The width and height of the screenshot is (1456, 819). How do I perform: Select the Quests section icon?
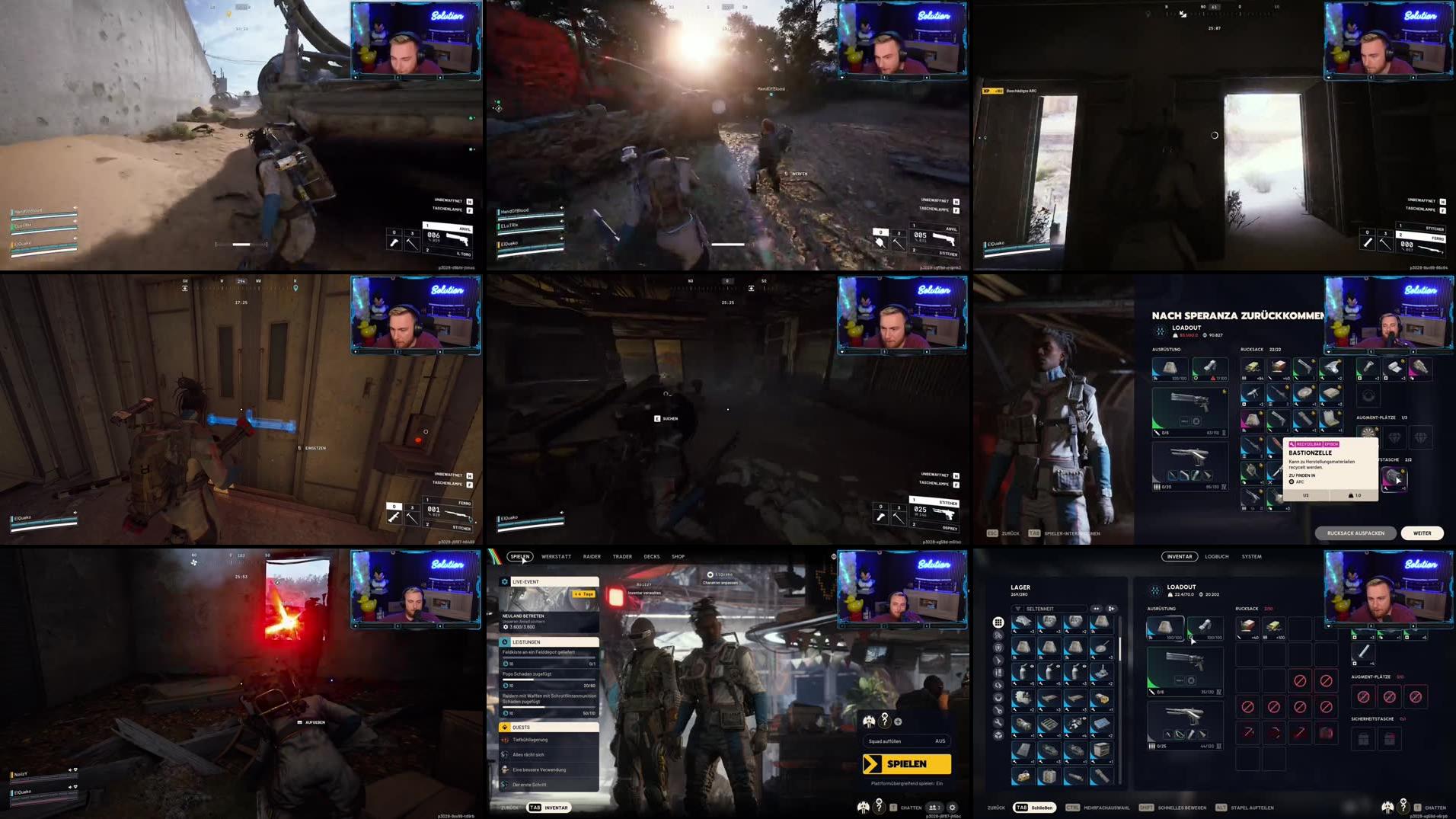(505, 727)
